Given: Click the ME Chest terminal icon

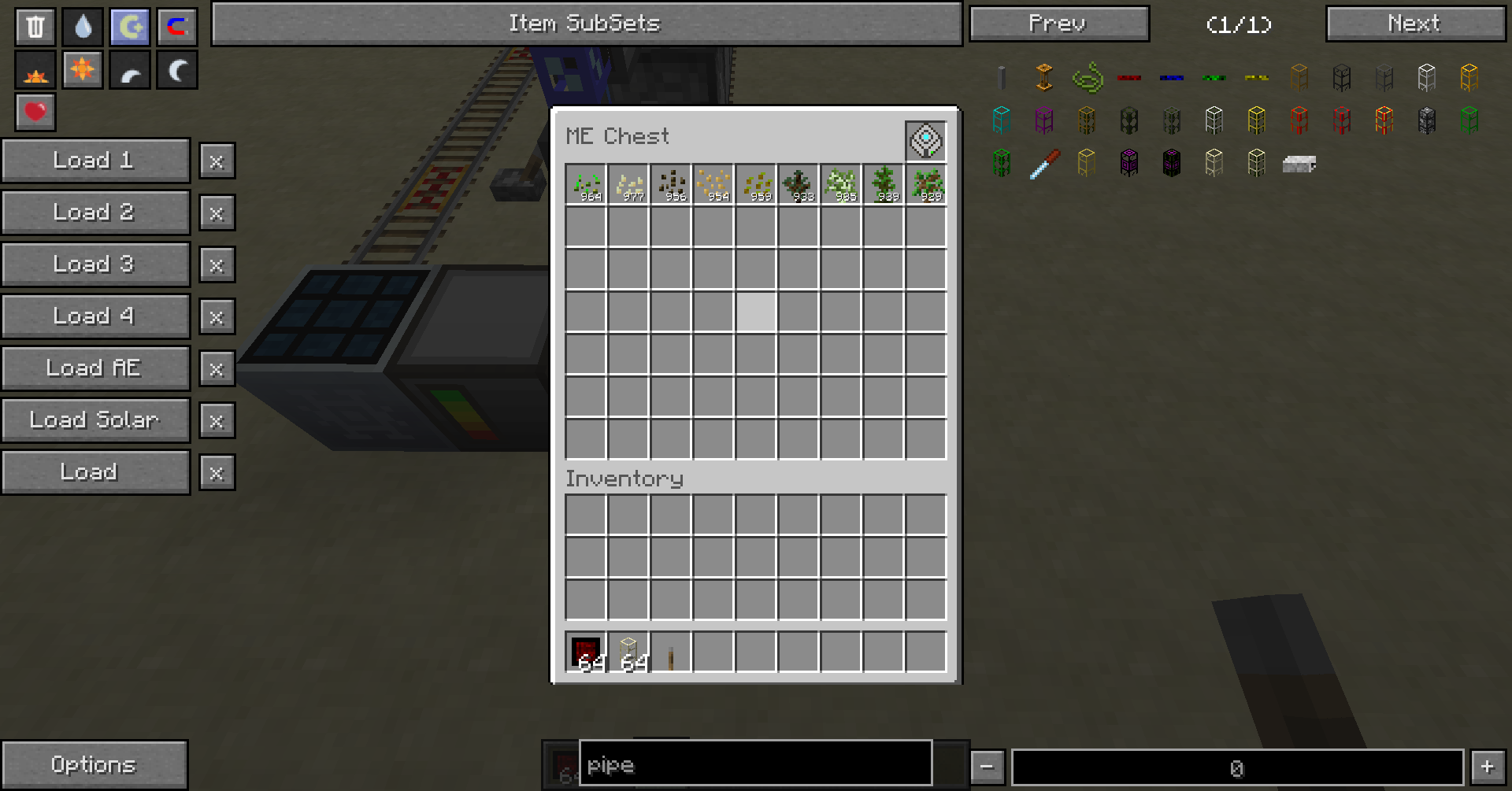Looking at the screenshot, I should [925, 141].
